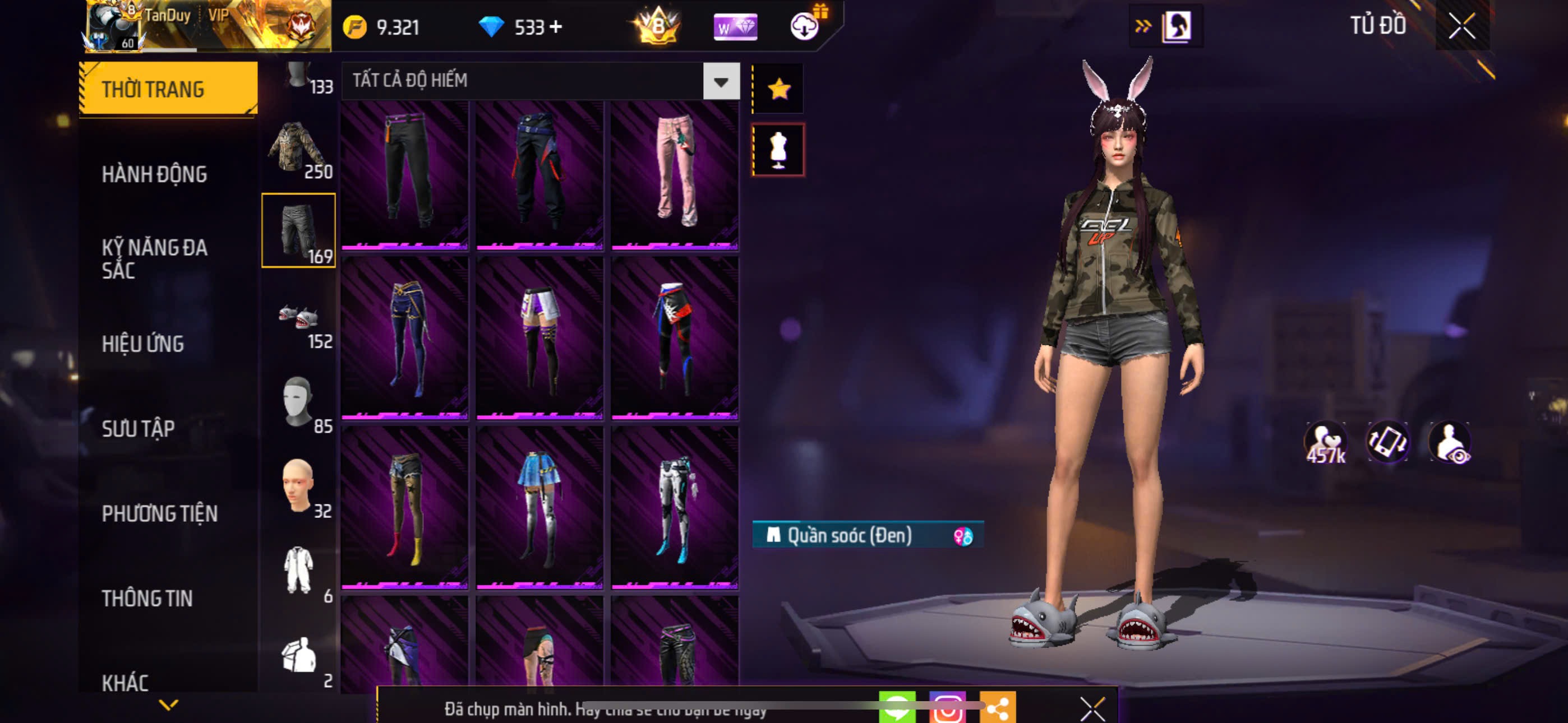Open the mask category showing 85
The image size is (1568, 723).
coord(298,402)
